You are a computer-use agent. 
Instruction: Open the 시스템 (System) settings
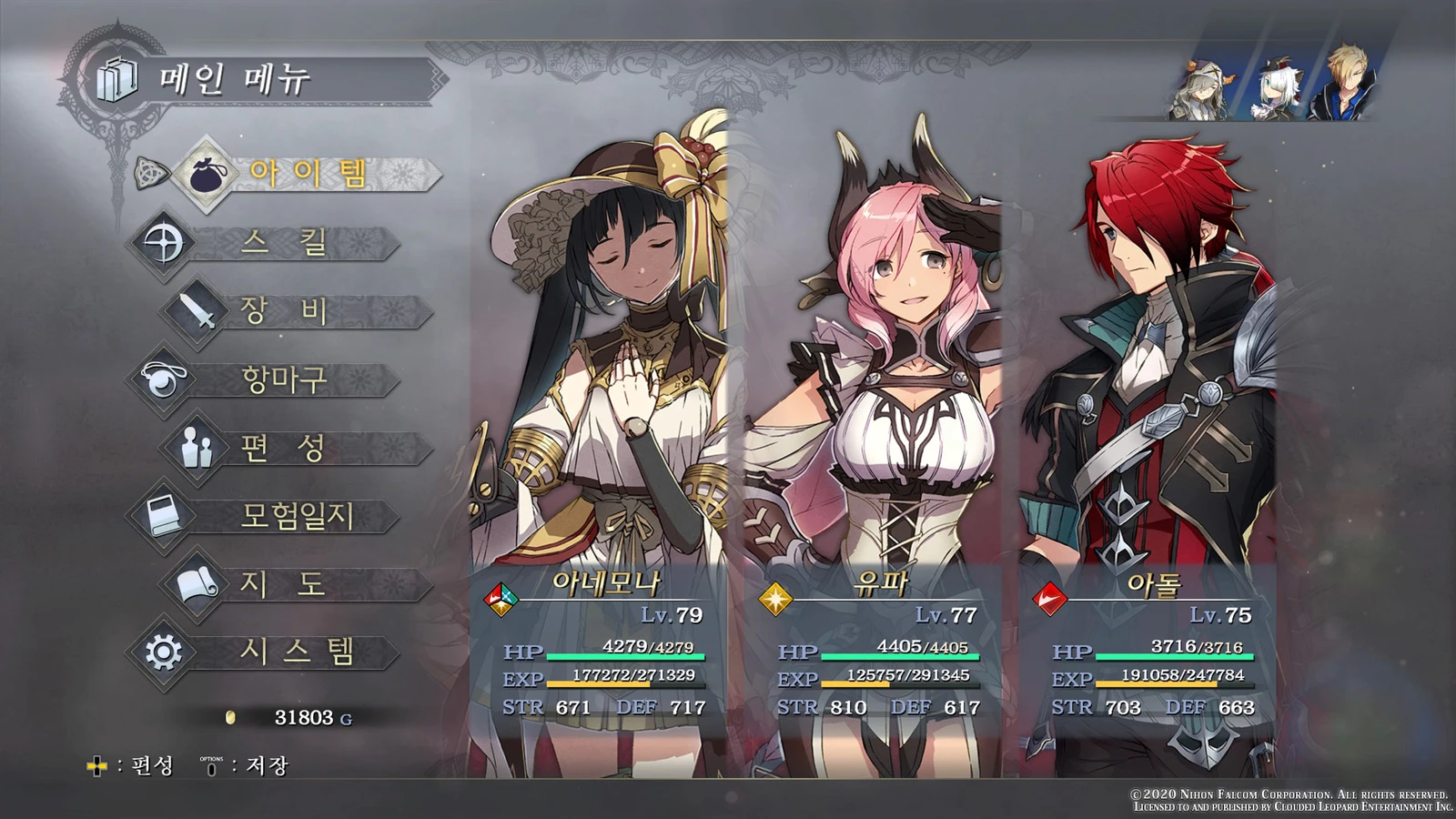296,652
